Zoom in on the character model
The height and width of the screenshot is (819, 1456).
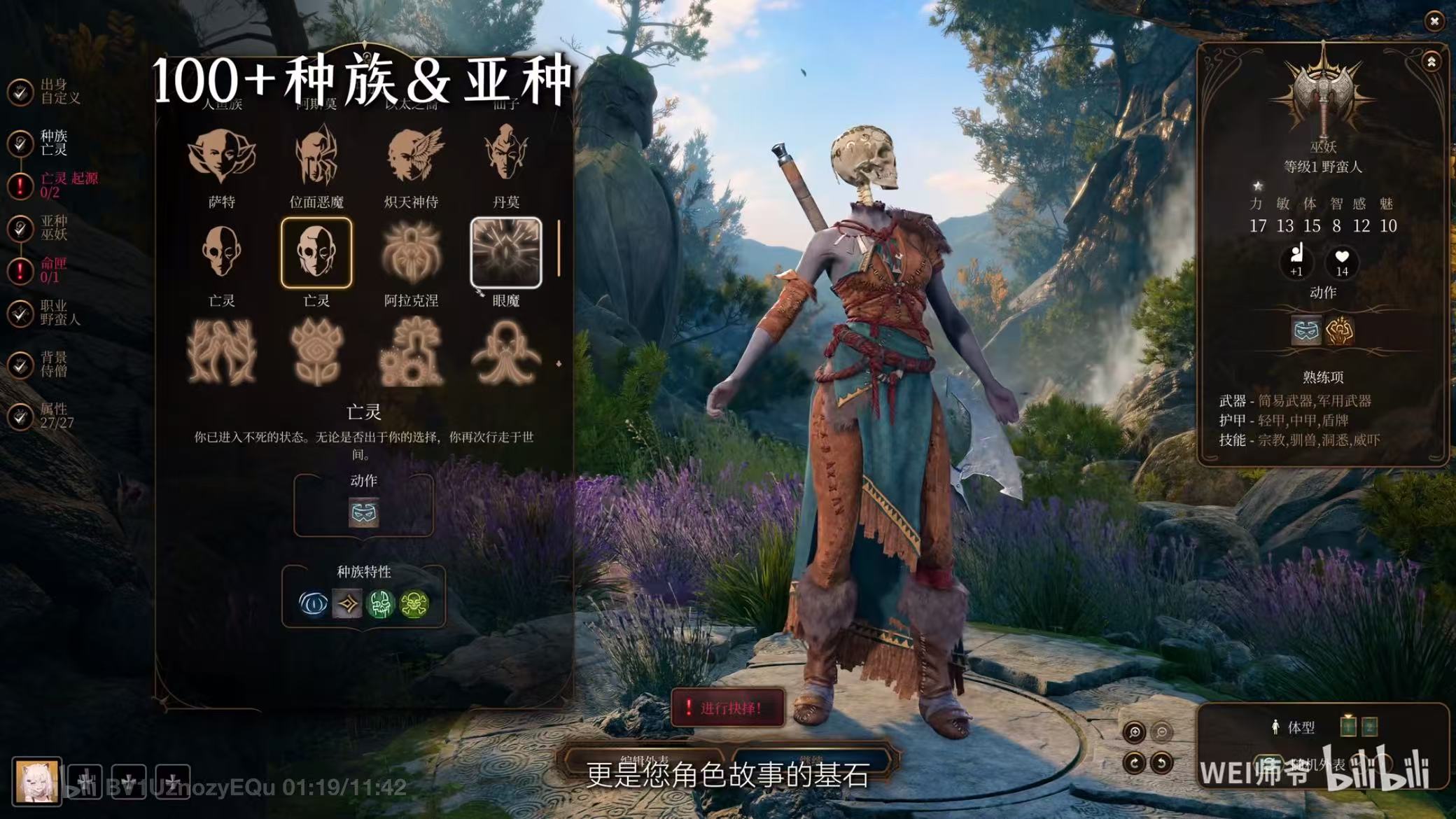click(1134, 732)
